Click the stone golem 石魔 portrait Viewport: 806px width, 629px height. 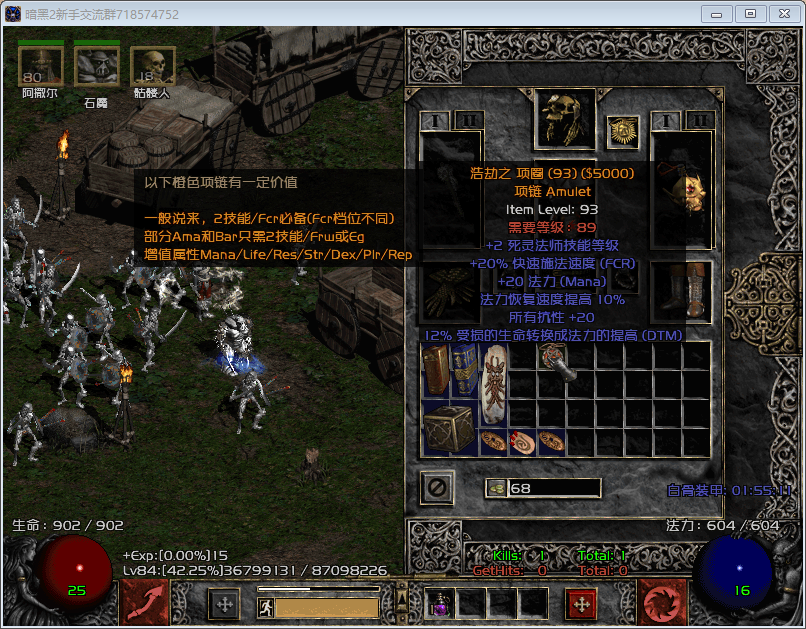[96, 67]
